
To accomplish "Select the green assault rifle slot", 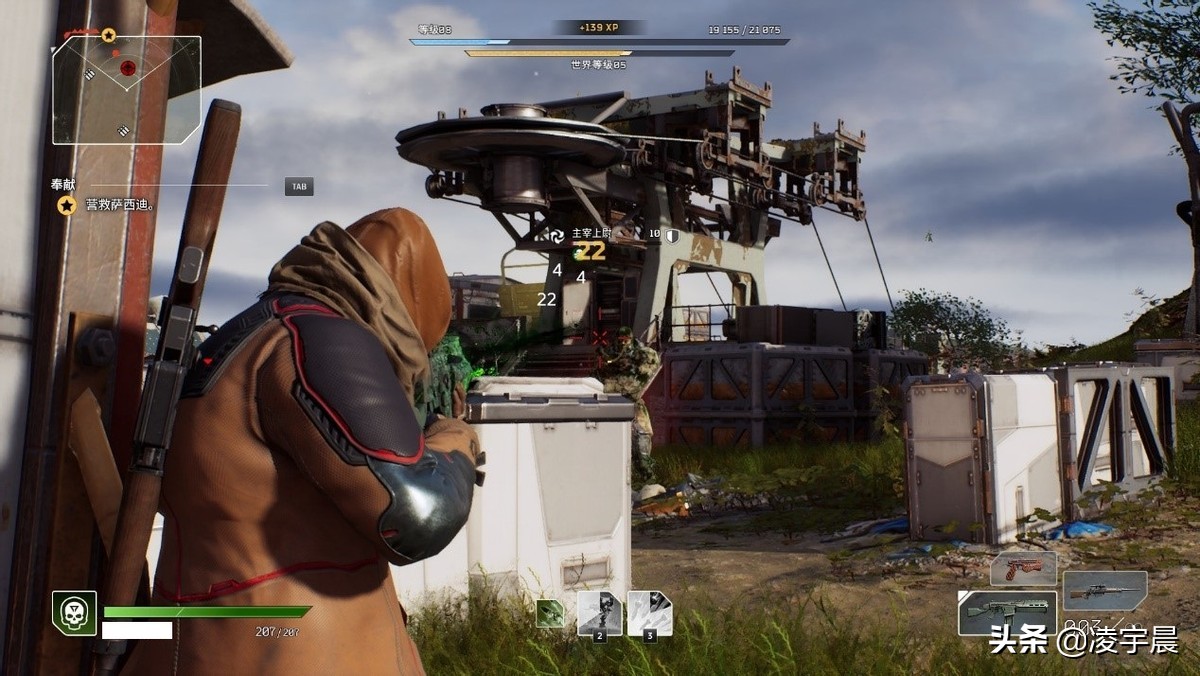I will click(x=1007, y=612).
